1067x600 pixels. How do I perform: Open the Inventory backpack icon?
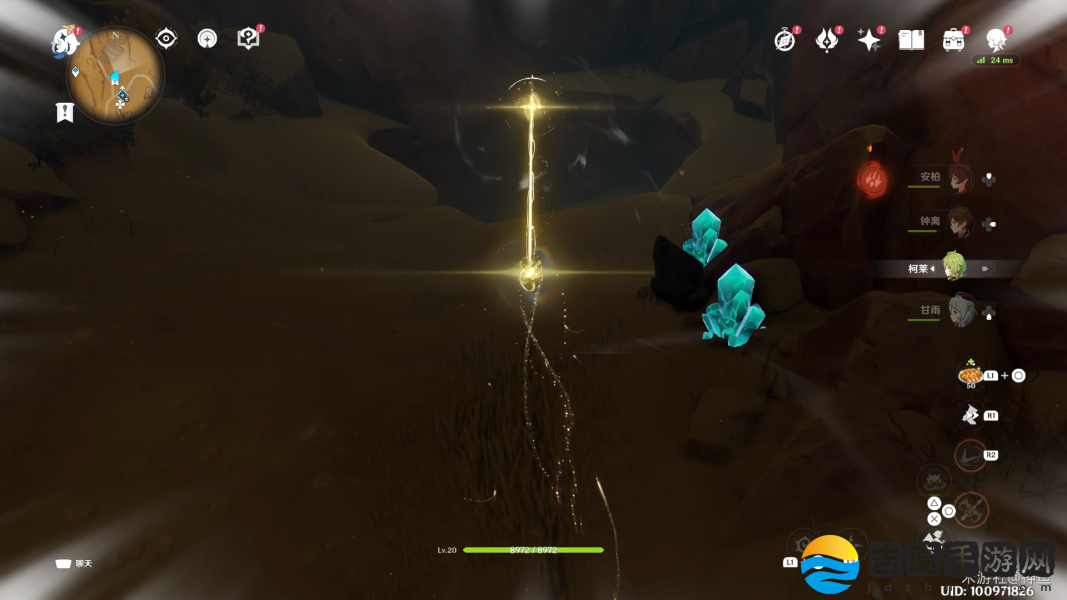click(953, 40)
